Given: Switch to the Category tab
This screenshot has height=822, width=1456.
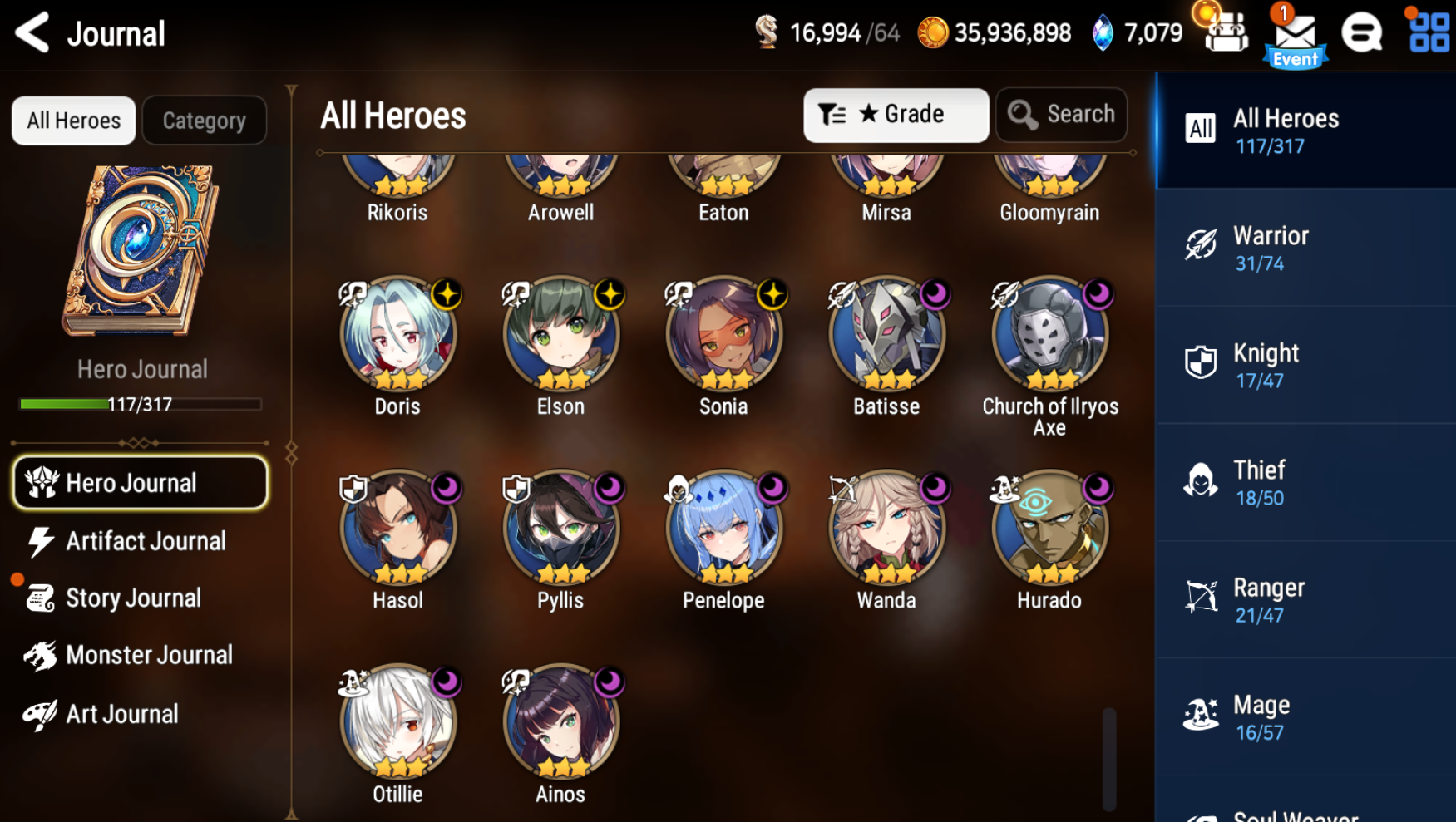Looking at the screenshot, I should point(204,120).
